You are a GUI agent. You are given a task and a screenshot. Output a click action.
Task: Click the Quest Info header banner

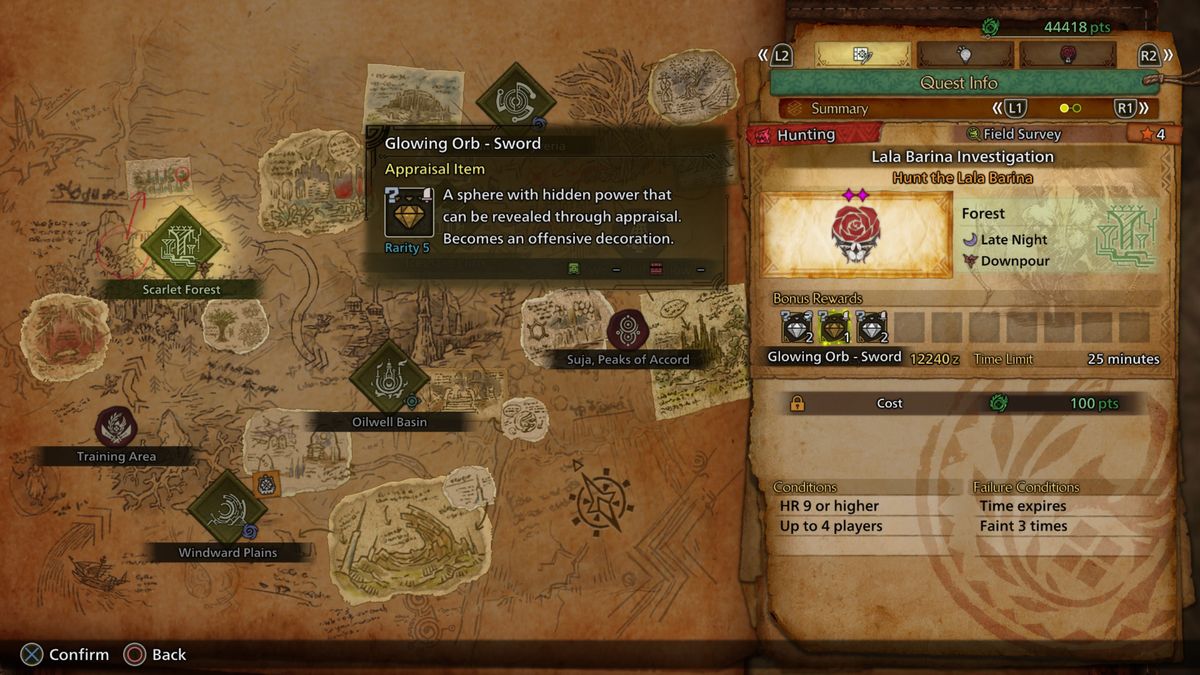pyautogui.click(x=958, y=83)
